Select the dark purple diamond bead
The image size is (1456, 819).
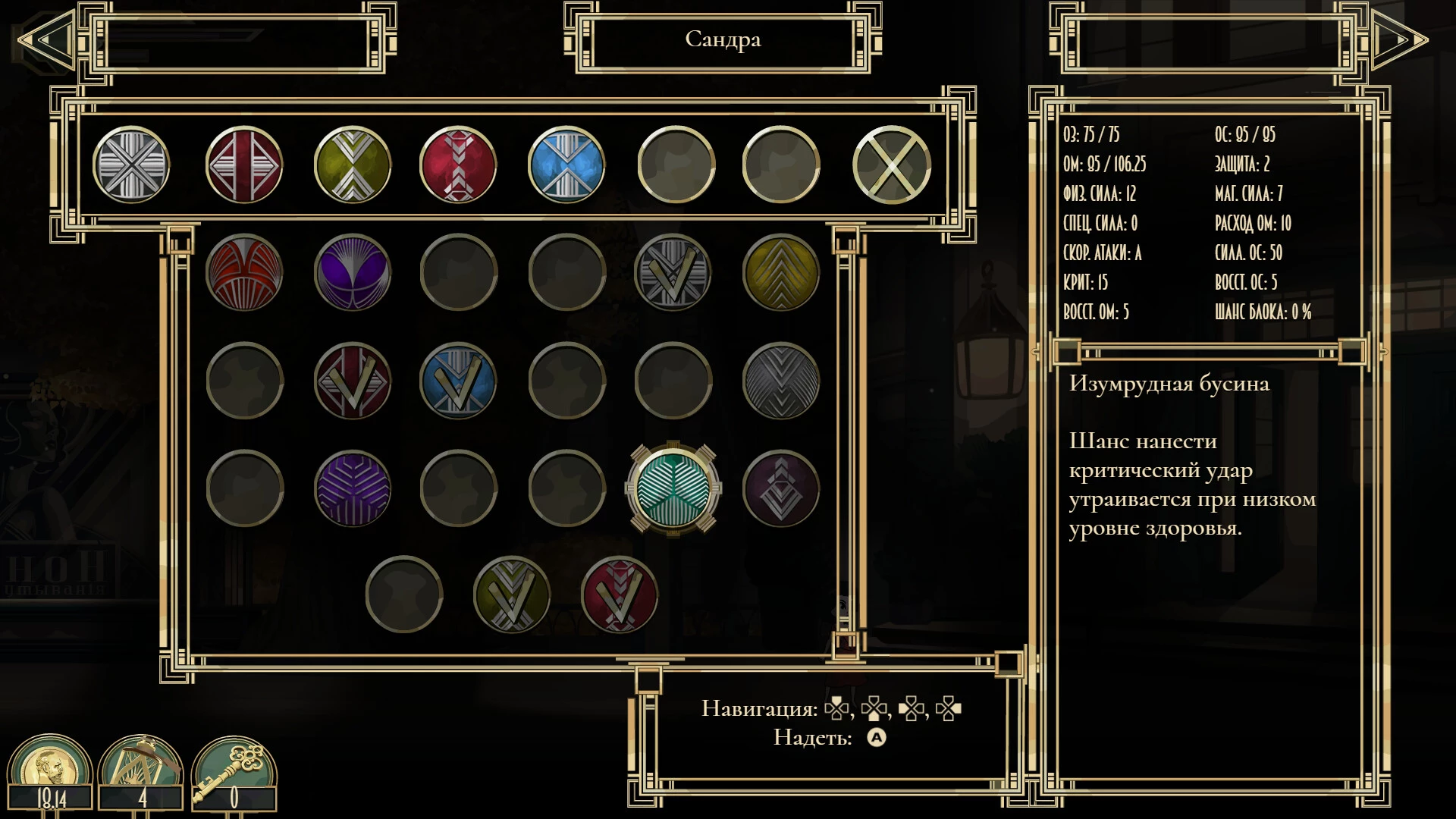pyautogui.click(x=781, y=488)
